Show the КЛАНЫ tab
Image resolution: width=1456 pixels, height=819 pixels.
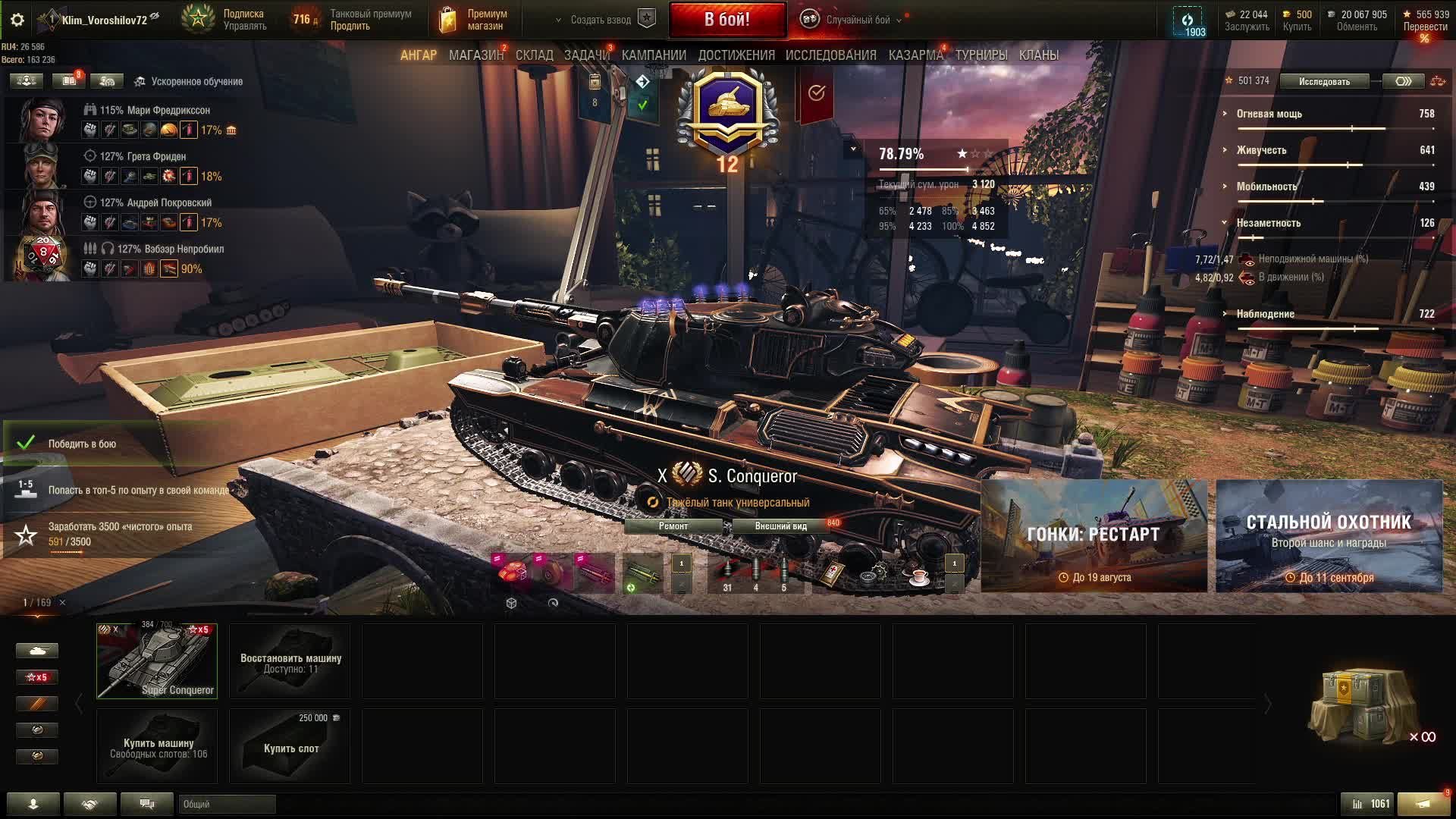(1038, 55)
